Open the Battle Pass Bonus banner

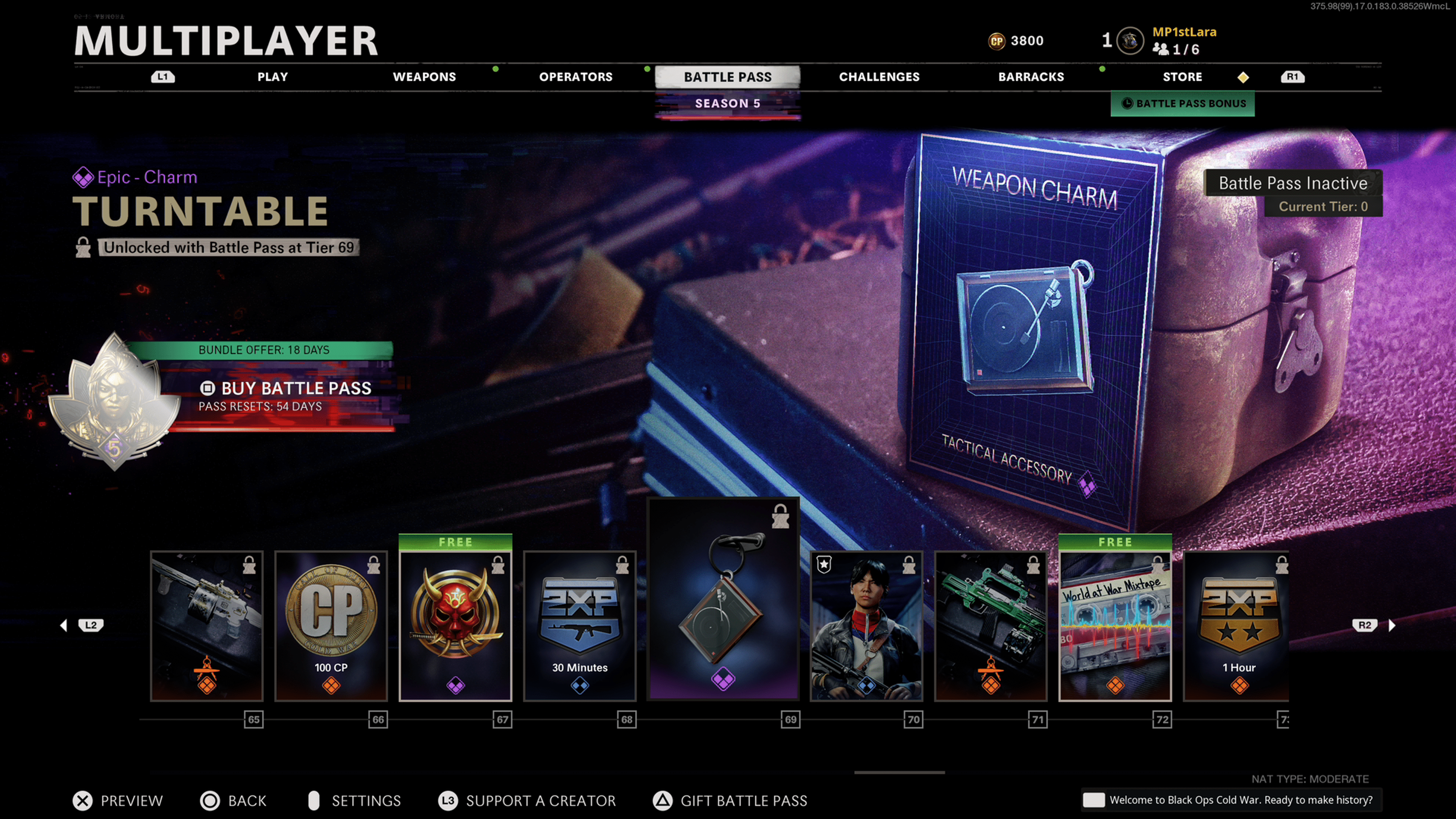[1183, 104]
